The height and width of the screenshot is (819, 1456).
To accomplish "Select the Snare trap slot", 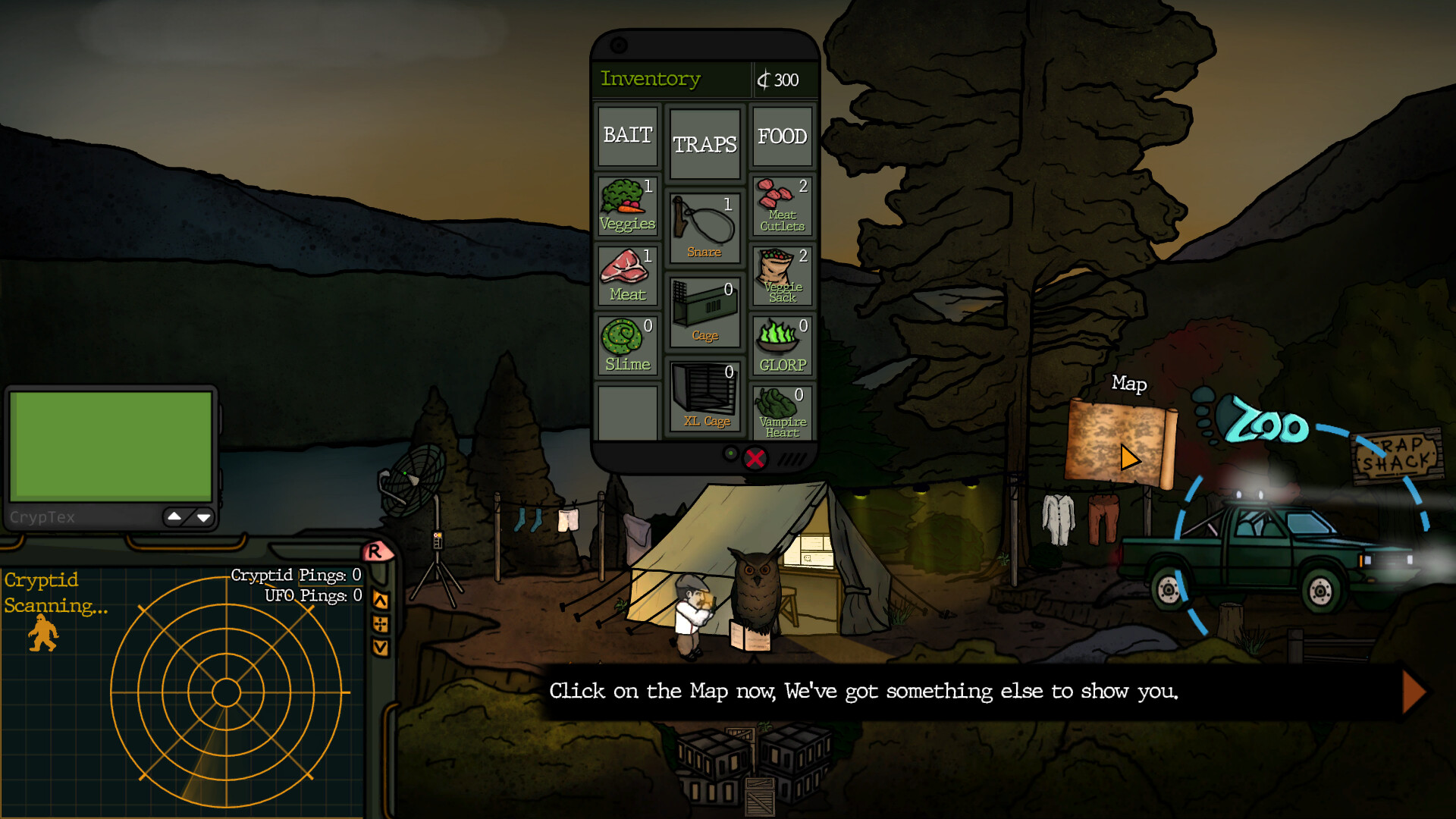I will click(704, 227).
